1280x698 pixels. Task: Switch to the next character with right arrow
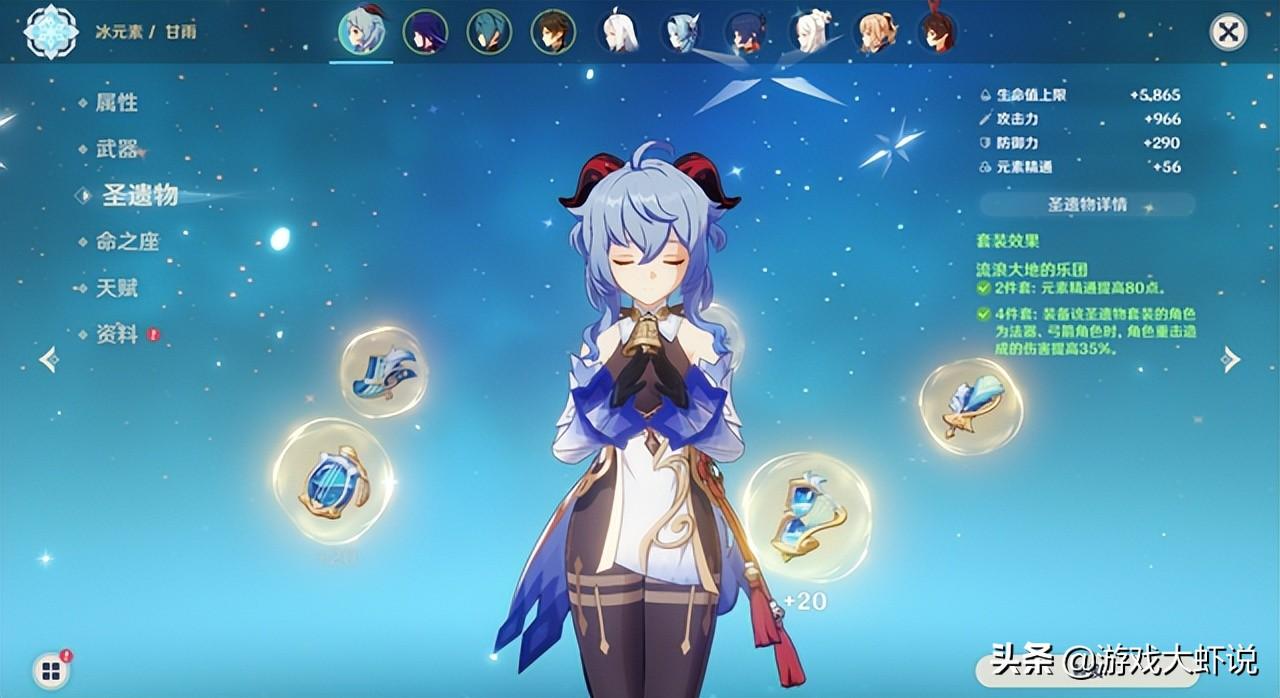coord(1231,360)
